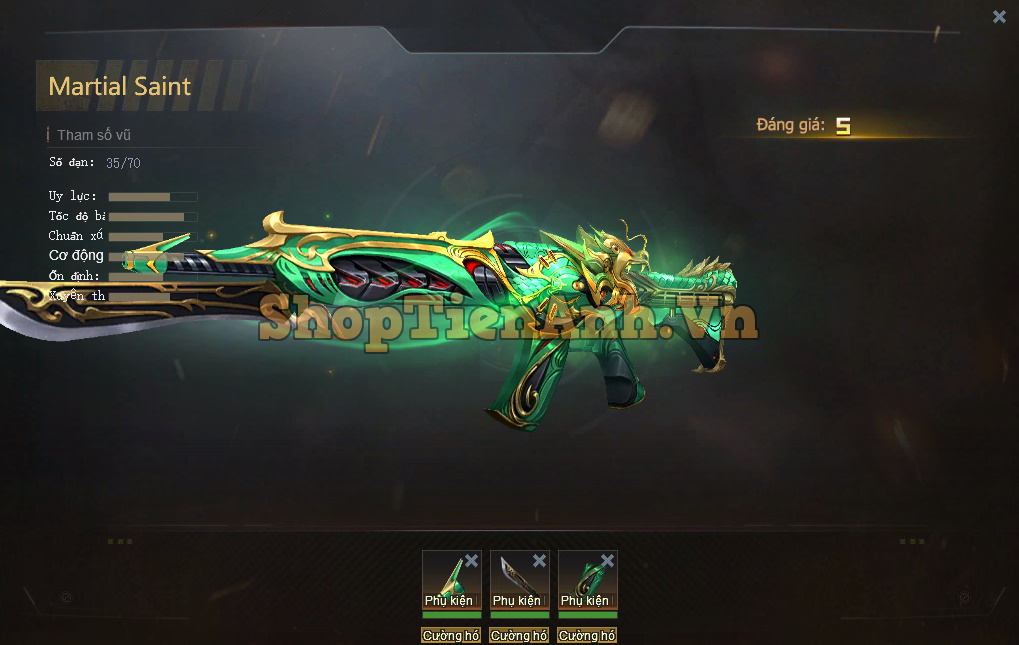Click Cường hóa under the magazine accessory
1019x645 pixels.
(x=587, y=635)
